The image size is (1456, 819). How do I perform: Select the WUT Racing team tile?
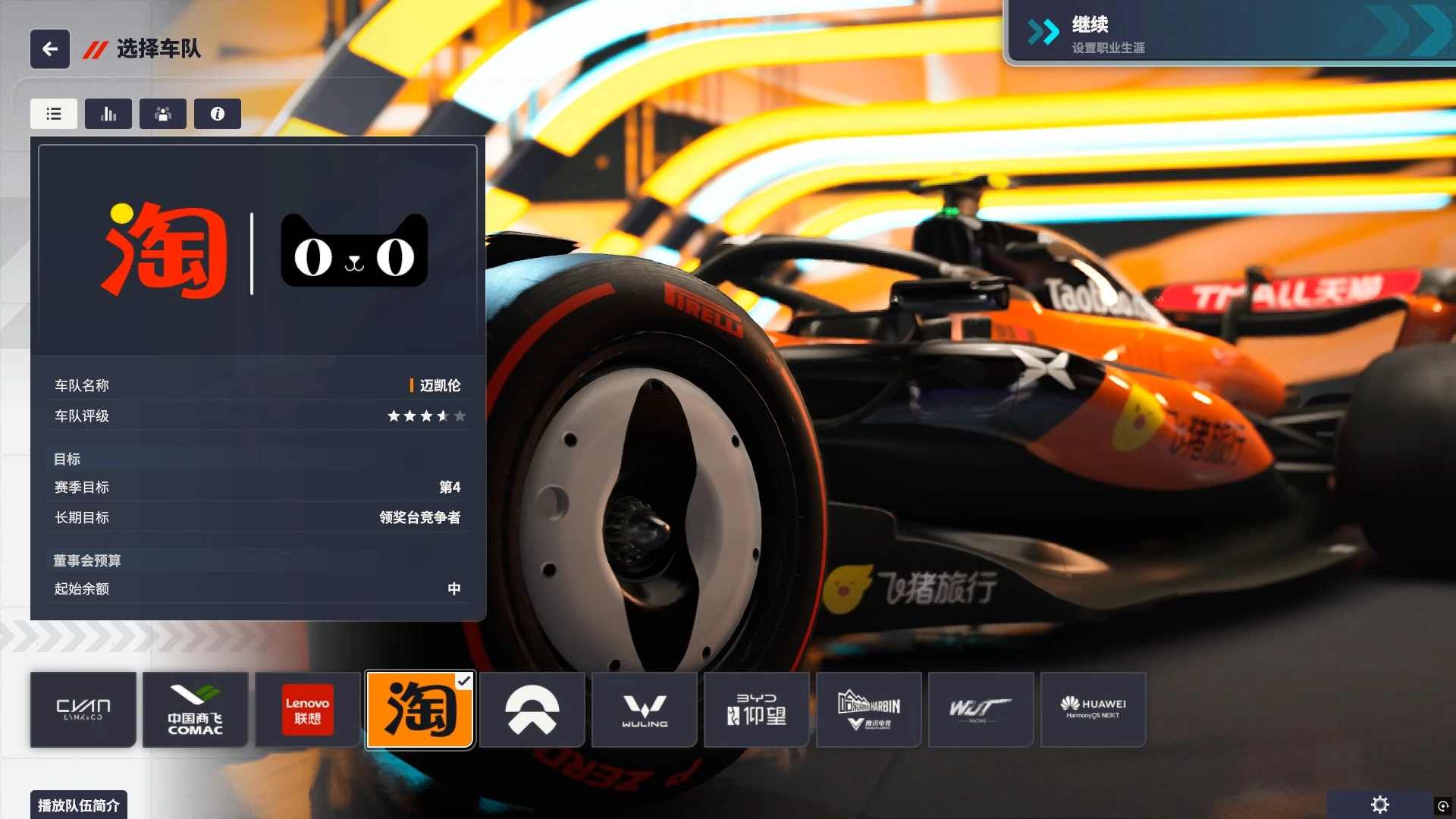click(x=981, y=710)
